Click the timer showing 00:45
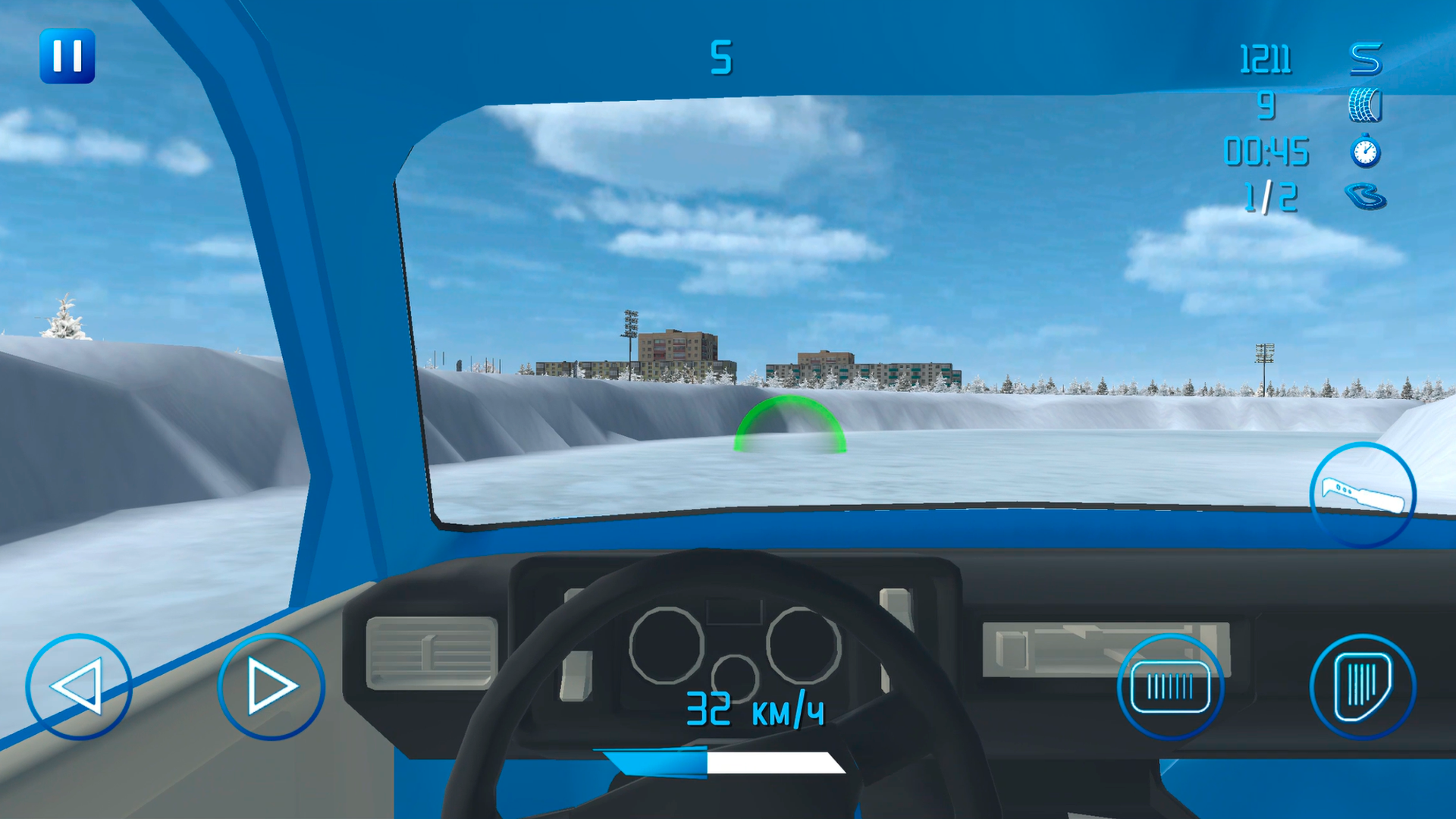The image size is (1456, 819). (1266, 152)
